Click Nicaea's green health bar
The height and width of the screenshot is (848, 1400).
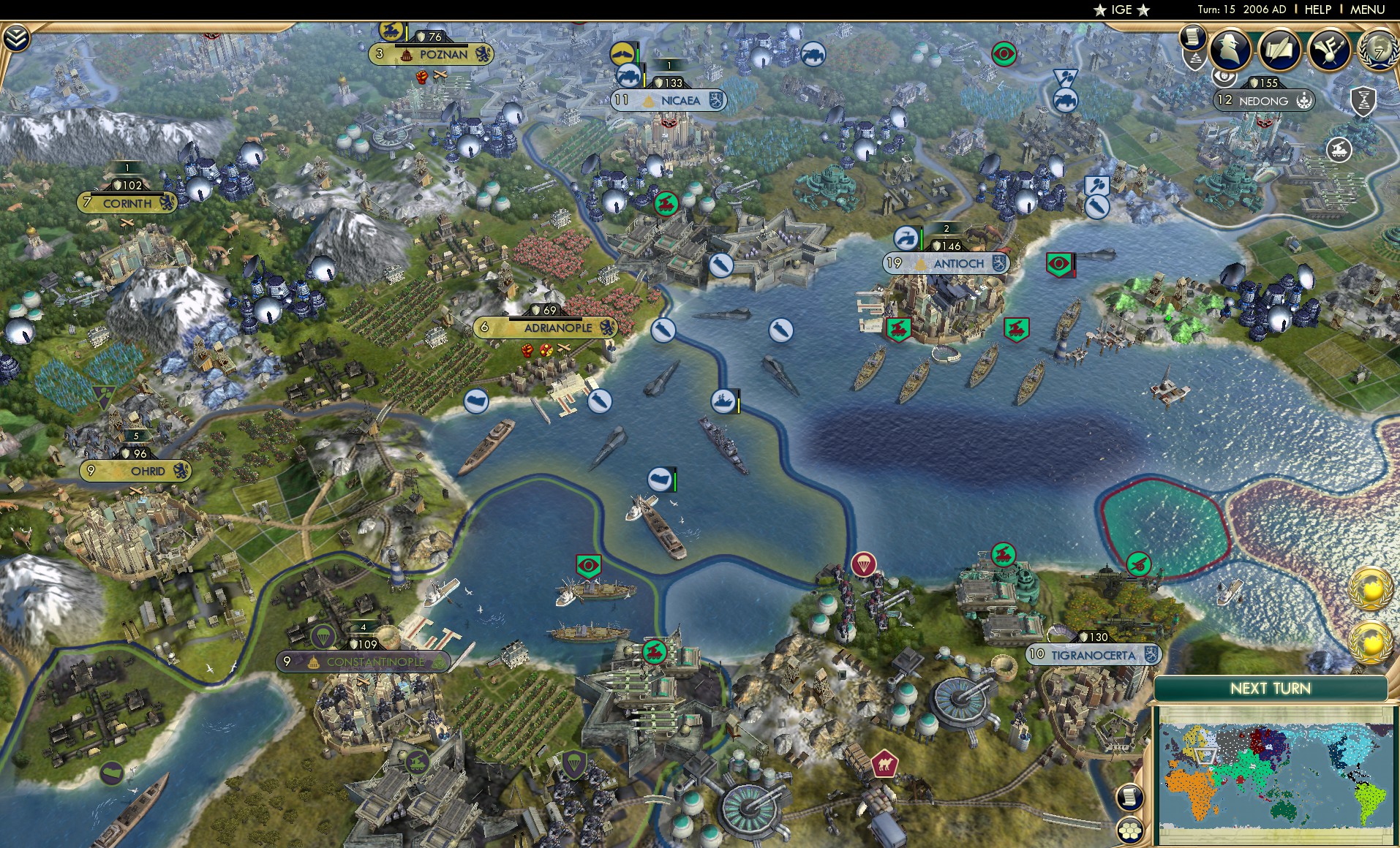pyautogui.click(x=637, y=57)
